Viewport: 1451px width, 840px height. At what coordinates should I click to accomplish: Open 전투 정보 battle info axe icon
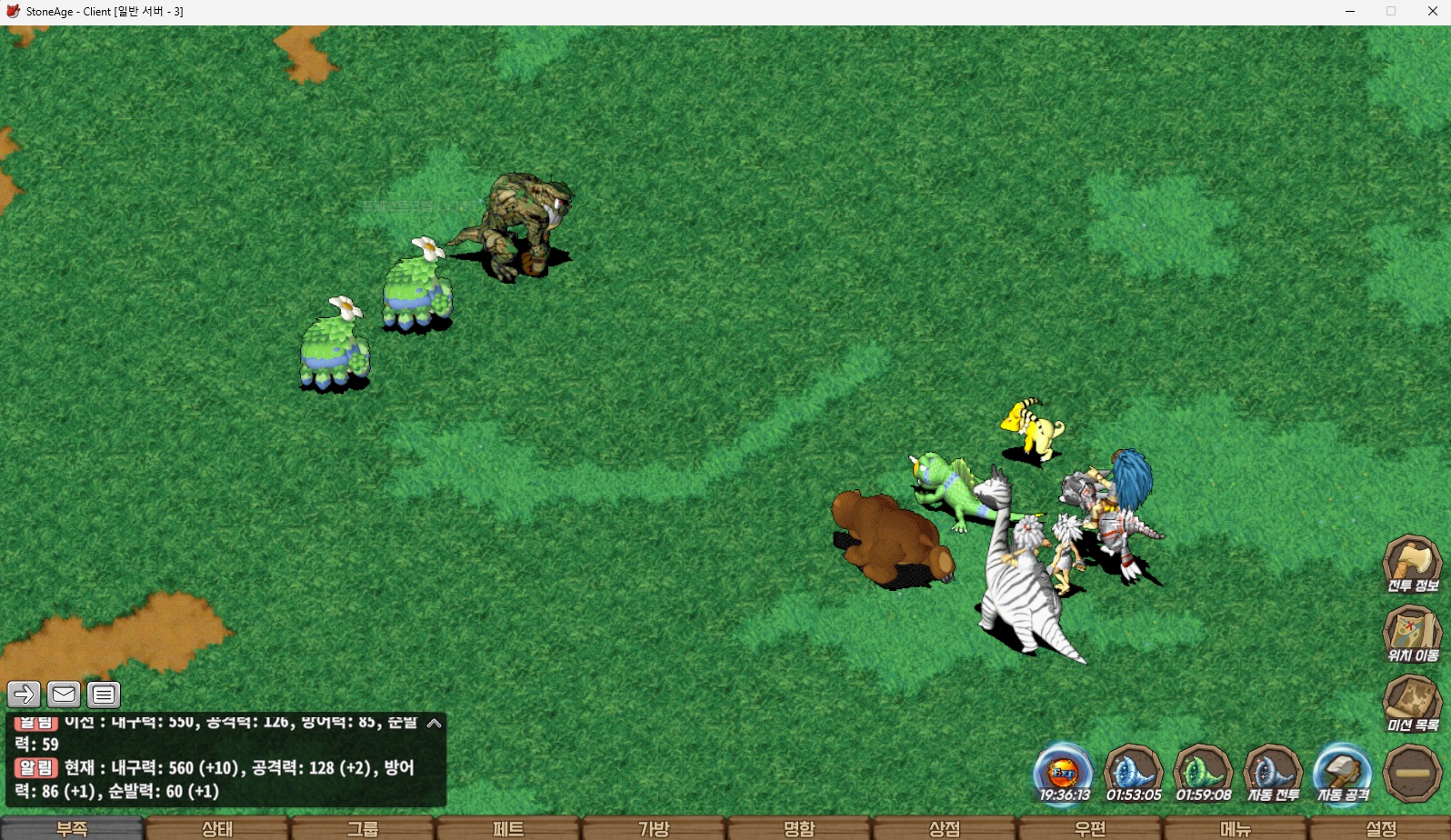pos(1412,564)
